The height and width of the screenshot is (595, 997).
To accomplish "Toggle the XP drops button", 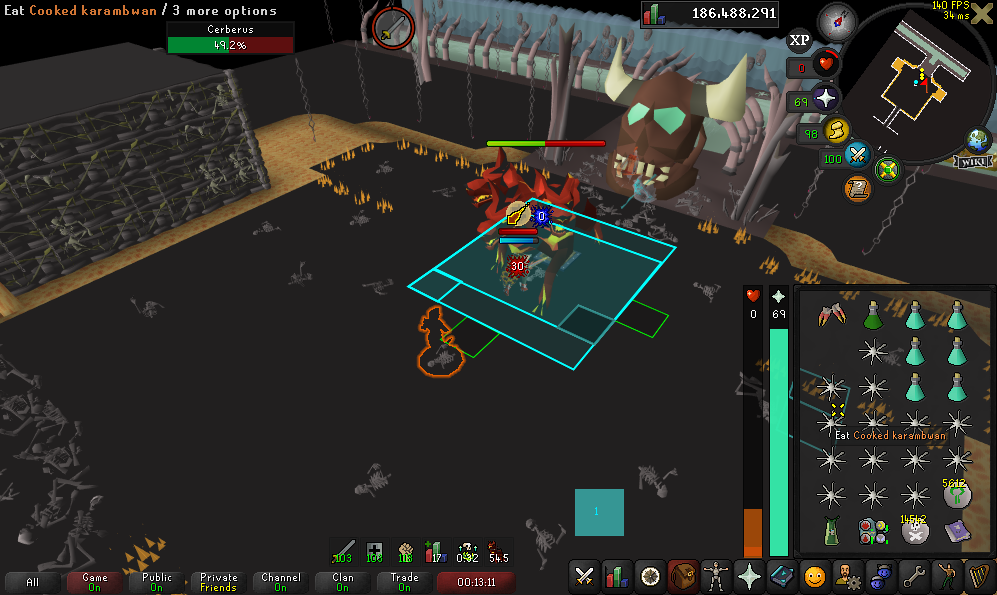I will point(799,40).
